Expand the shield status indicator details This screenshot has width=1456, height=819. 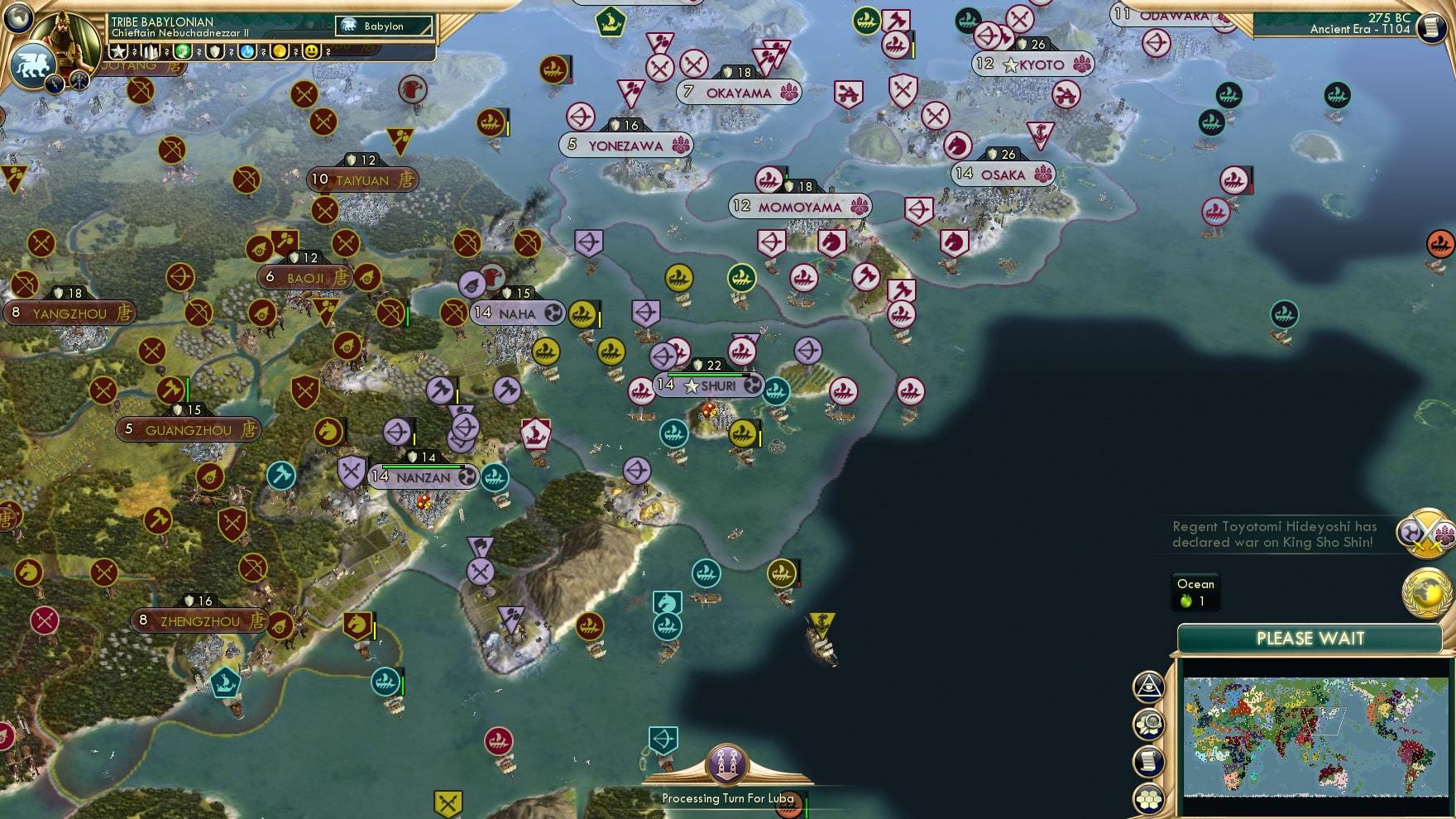[215, 51]
